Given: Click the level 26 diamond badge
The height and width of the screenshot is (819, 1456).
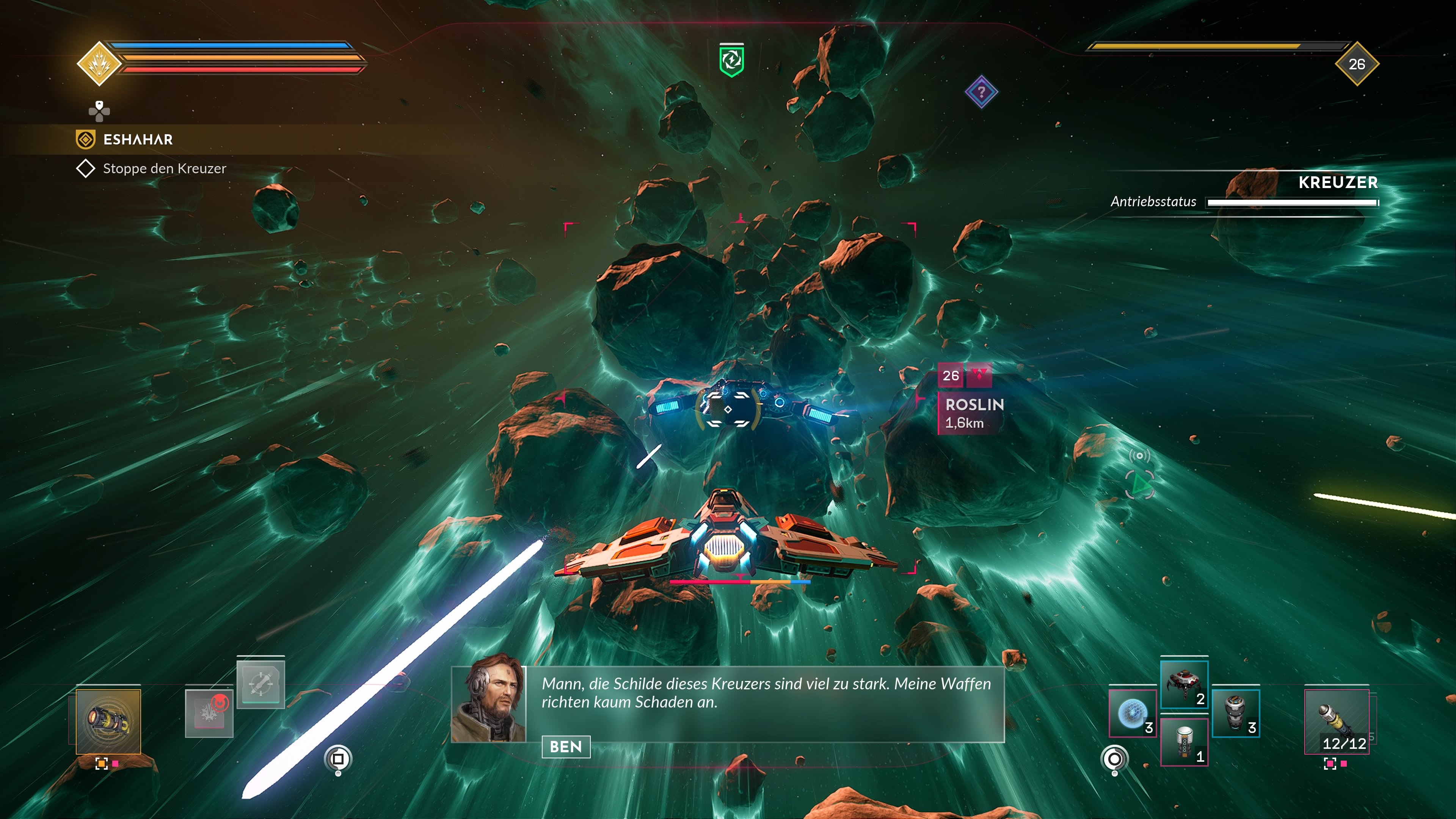Looking at the screenshot, I should [1357, 64].
